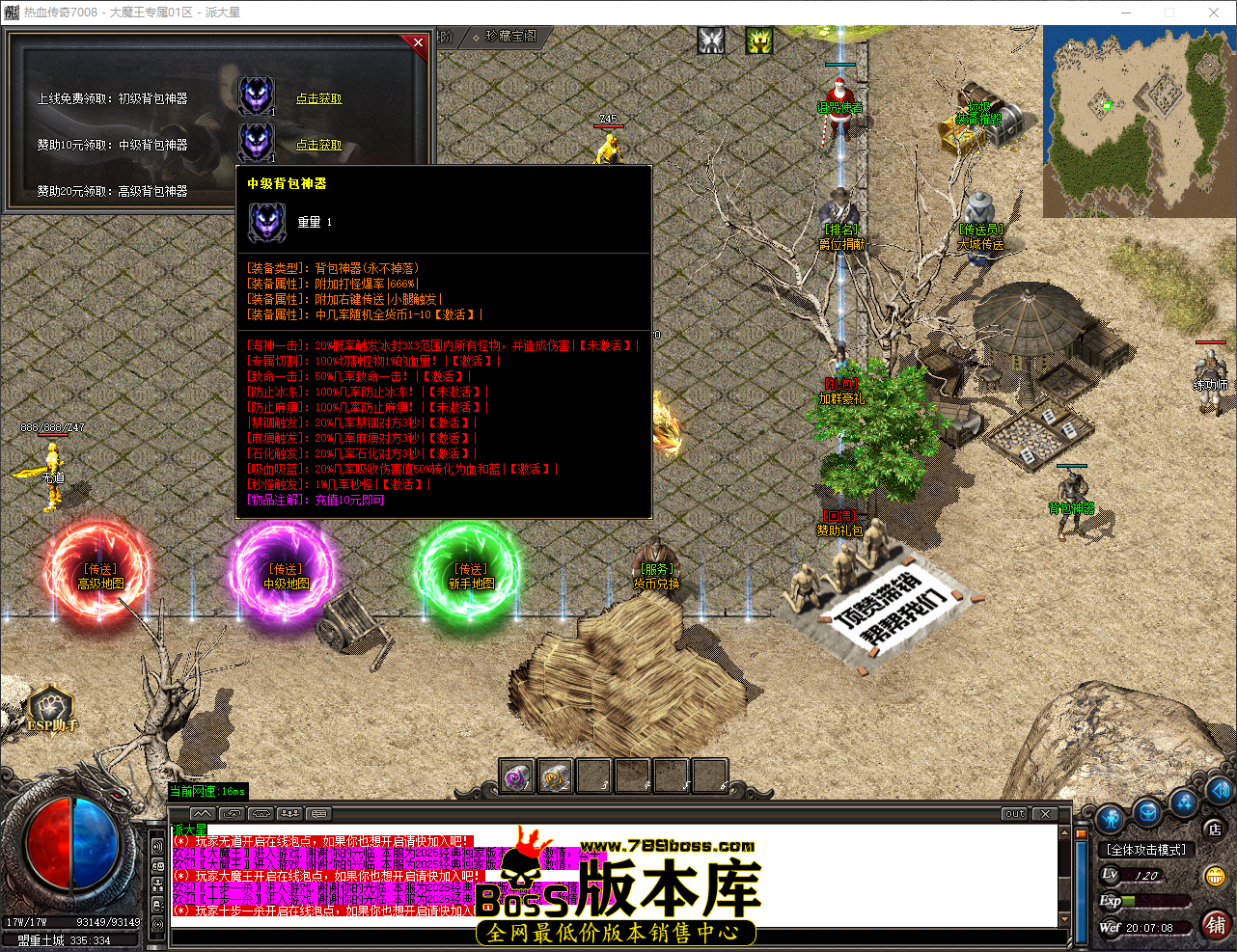Select the 派大星 name in chat
This screenshot has width=1237, height=952.
tap(189, 829)
